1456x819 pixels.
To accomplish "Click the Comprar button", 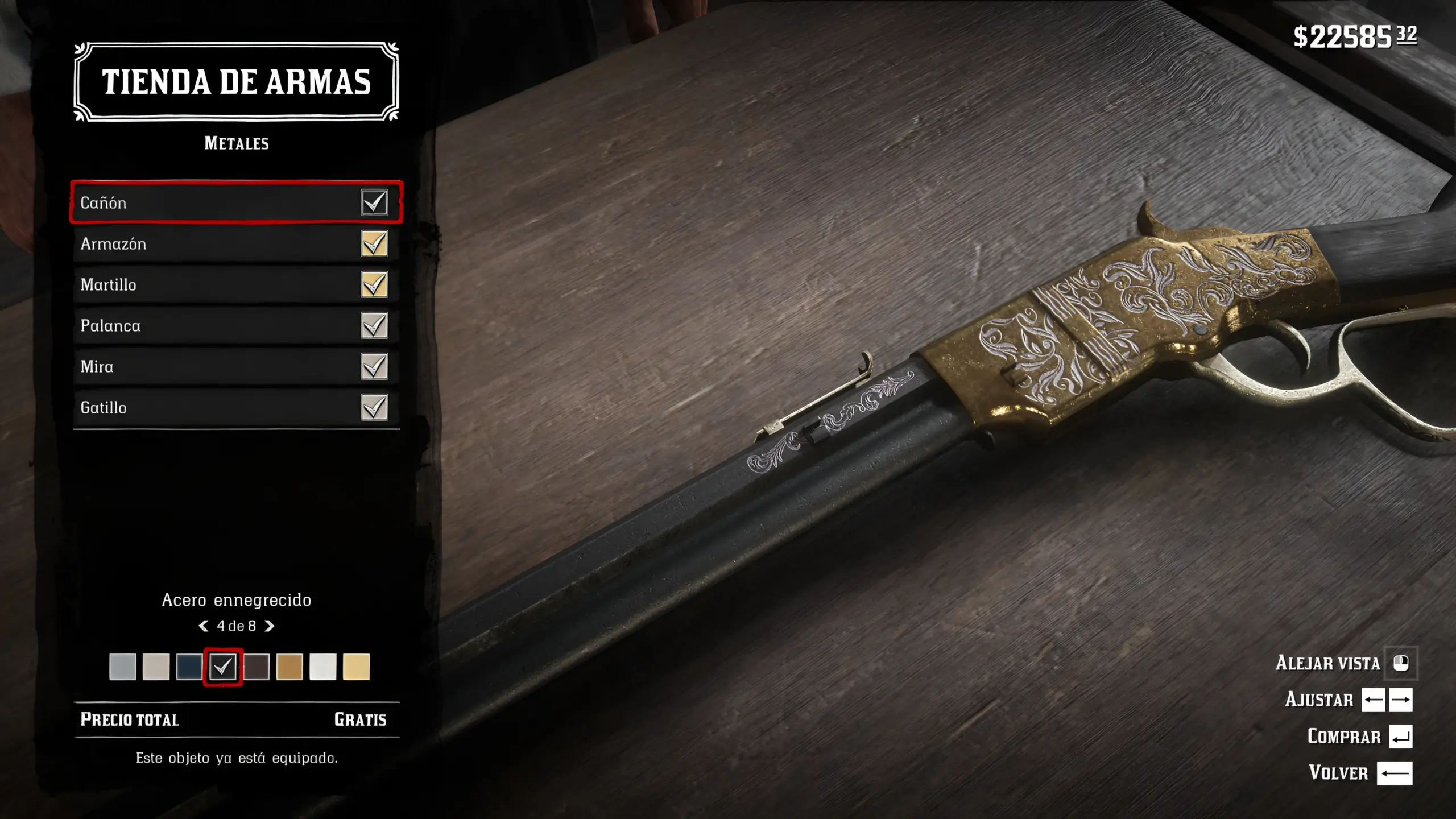I will point(1400,737).
